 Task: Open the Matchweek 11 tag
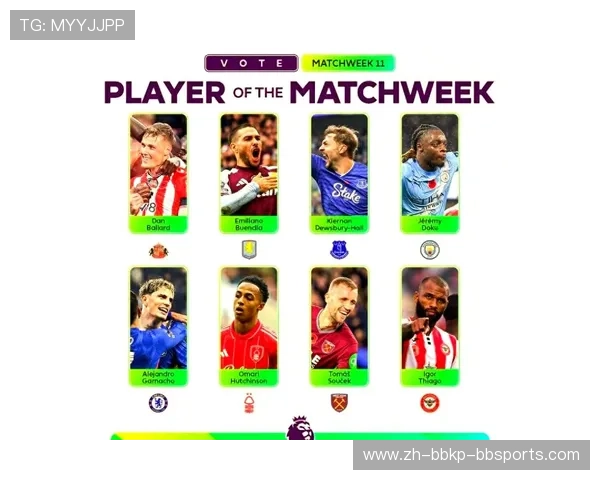348,63
